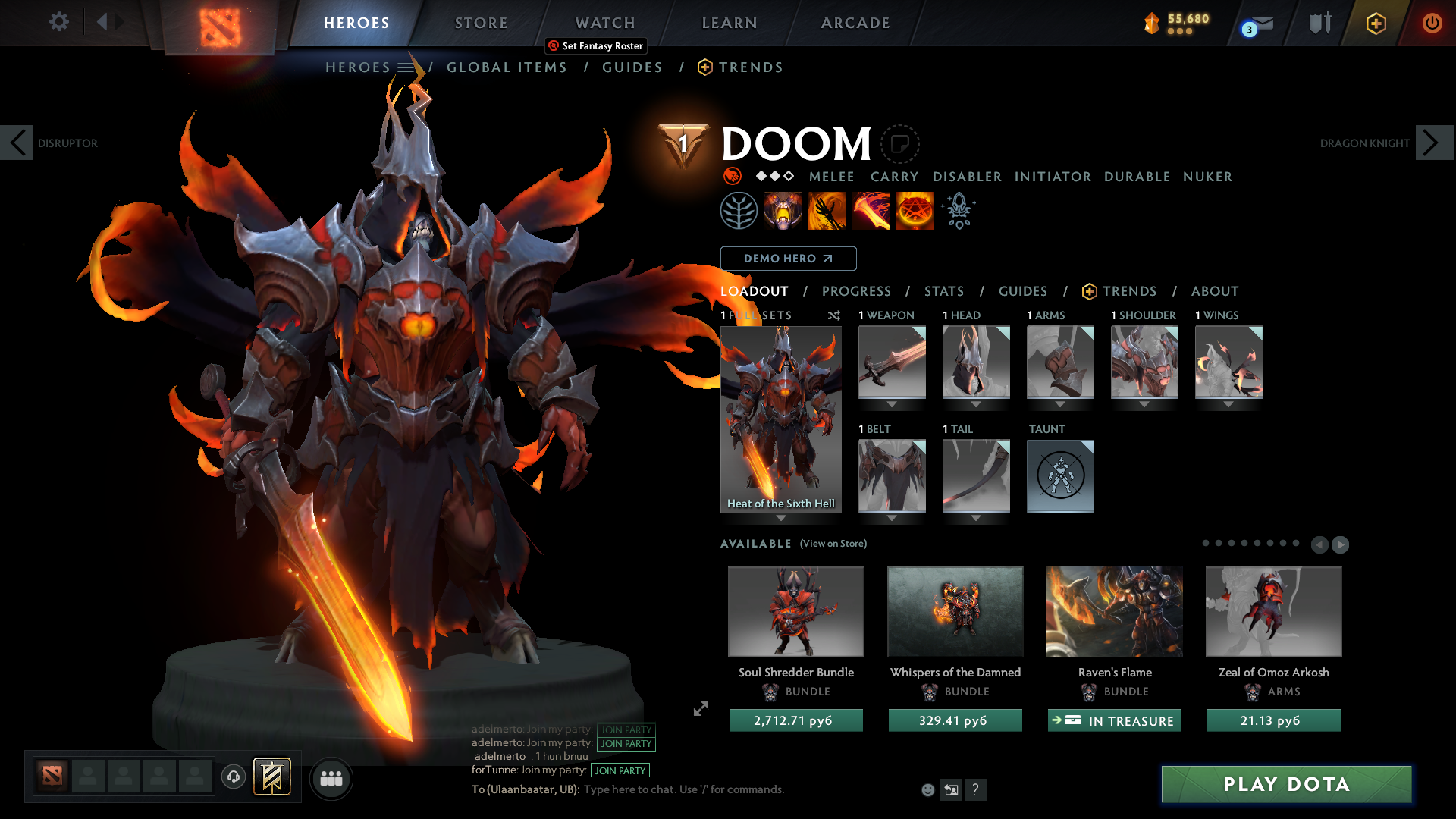Expand the 1 HEAD item dropdown
Viewport: 1456px width, 819px height.
pos(976,404)
